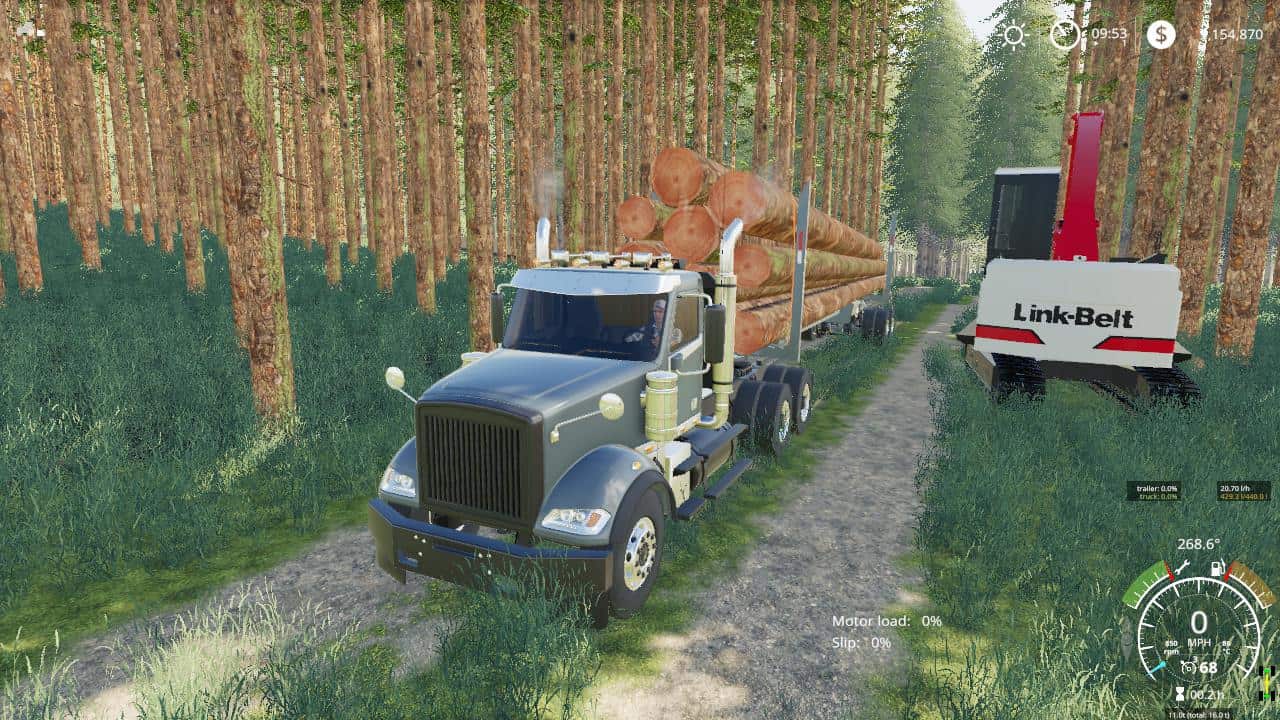Click the yellow trailer schematic below the truck icon
The width and height of the screenshot is (1280, 720).
tap(1266, 684)
